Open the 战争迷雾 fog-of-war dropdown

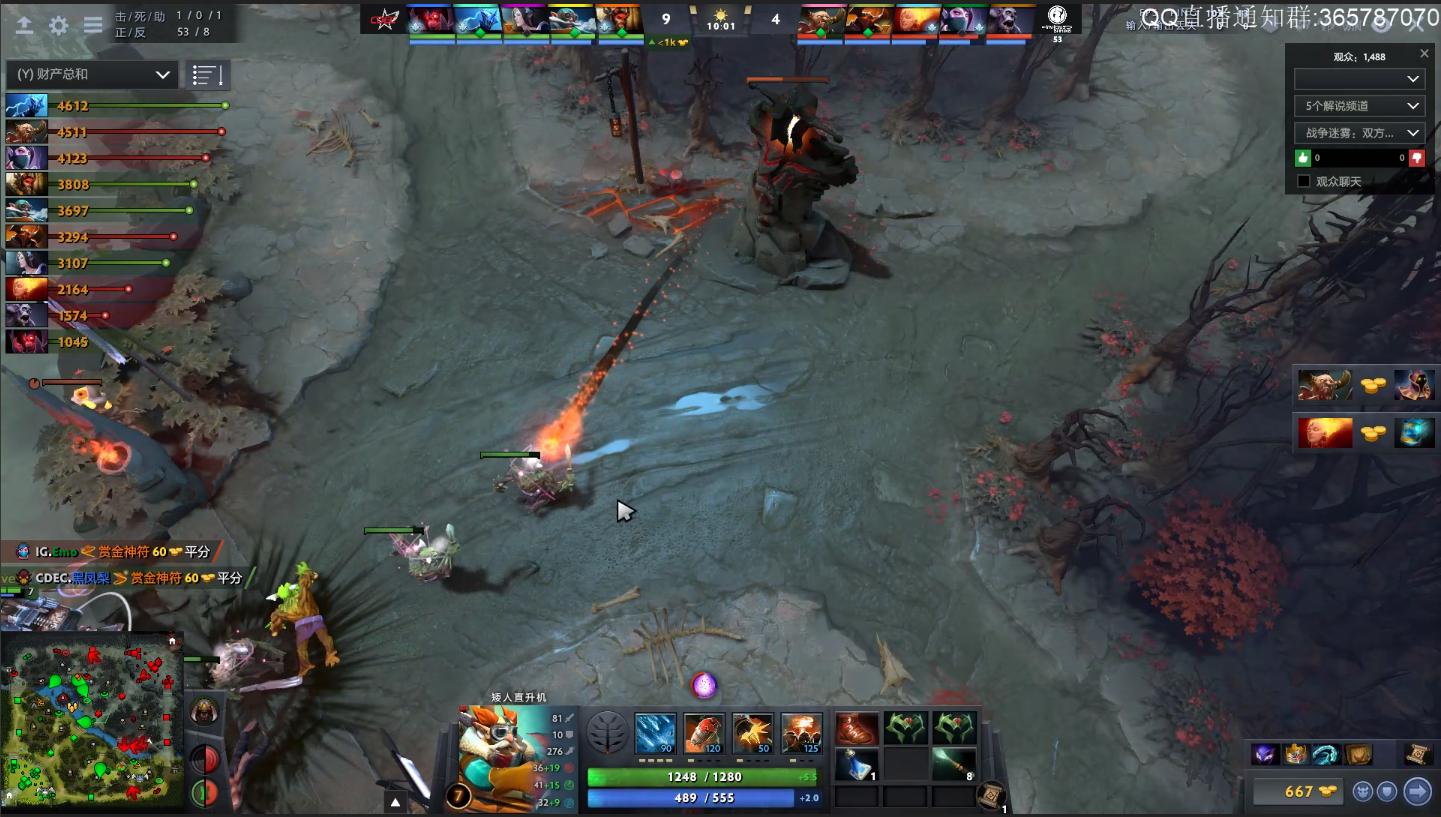click(1360, 133)
